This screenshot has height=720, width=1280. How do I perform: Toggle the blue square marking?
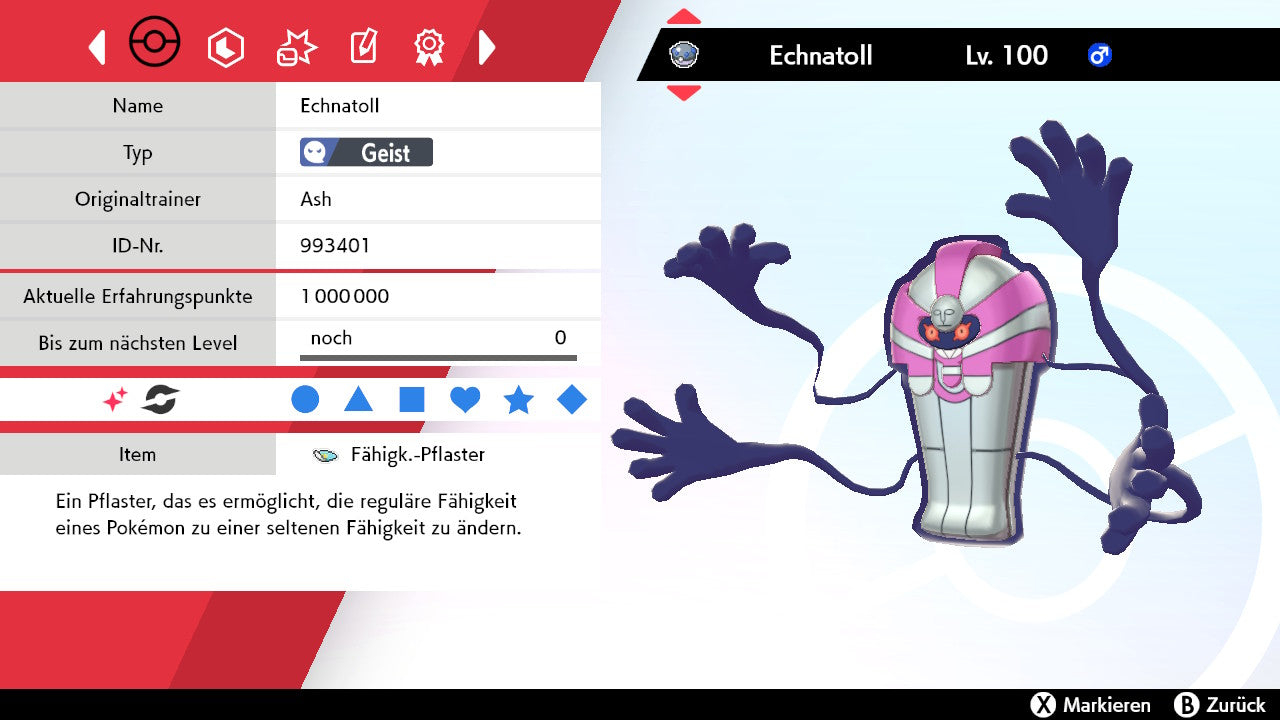pos(412,400)
